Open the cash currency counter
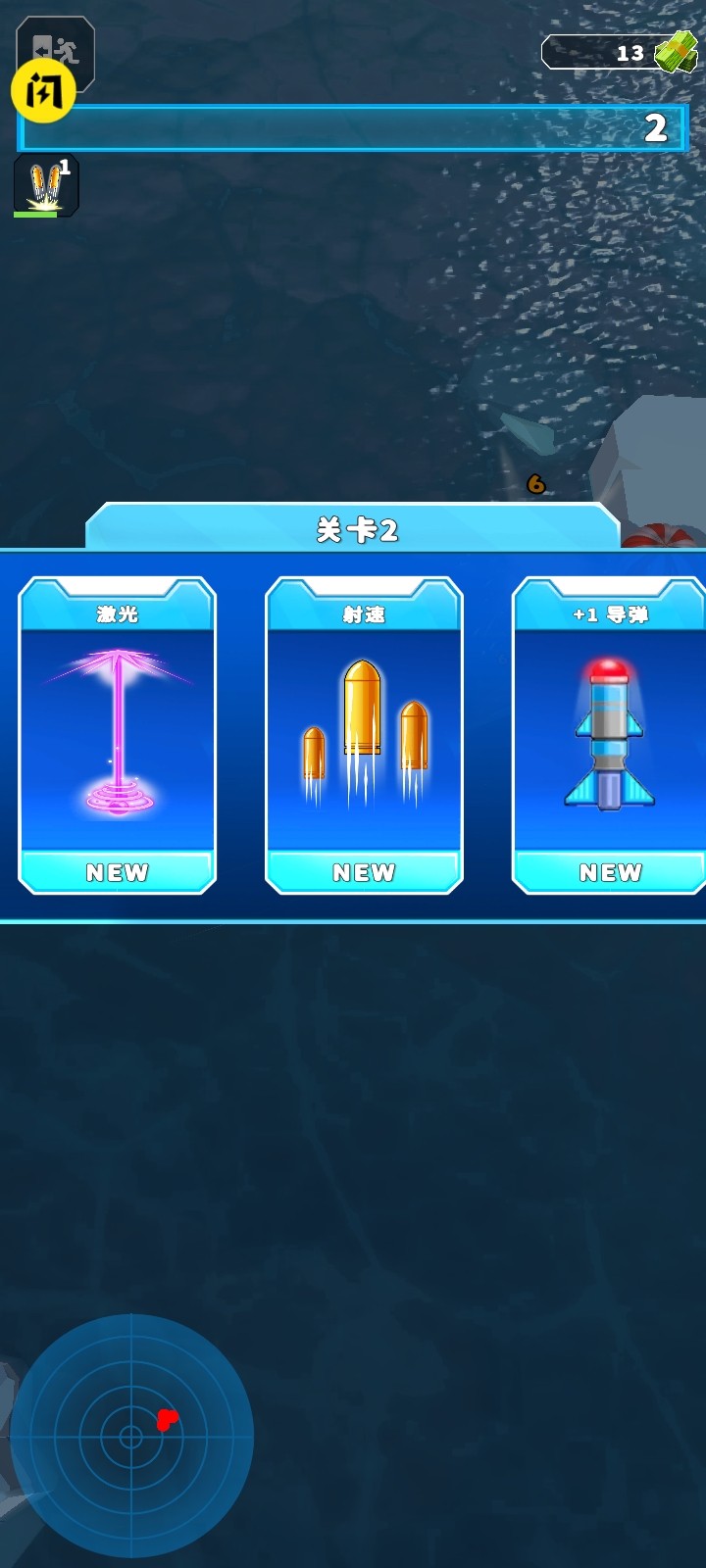Viewport: 706px width, 1568px height. click(x=619, y=52)
